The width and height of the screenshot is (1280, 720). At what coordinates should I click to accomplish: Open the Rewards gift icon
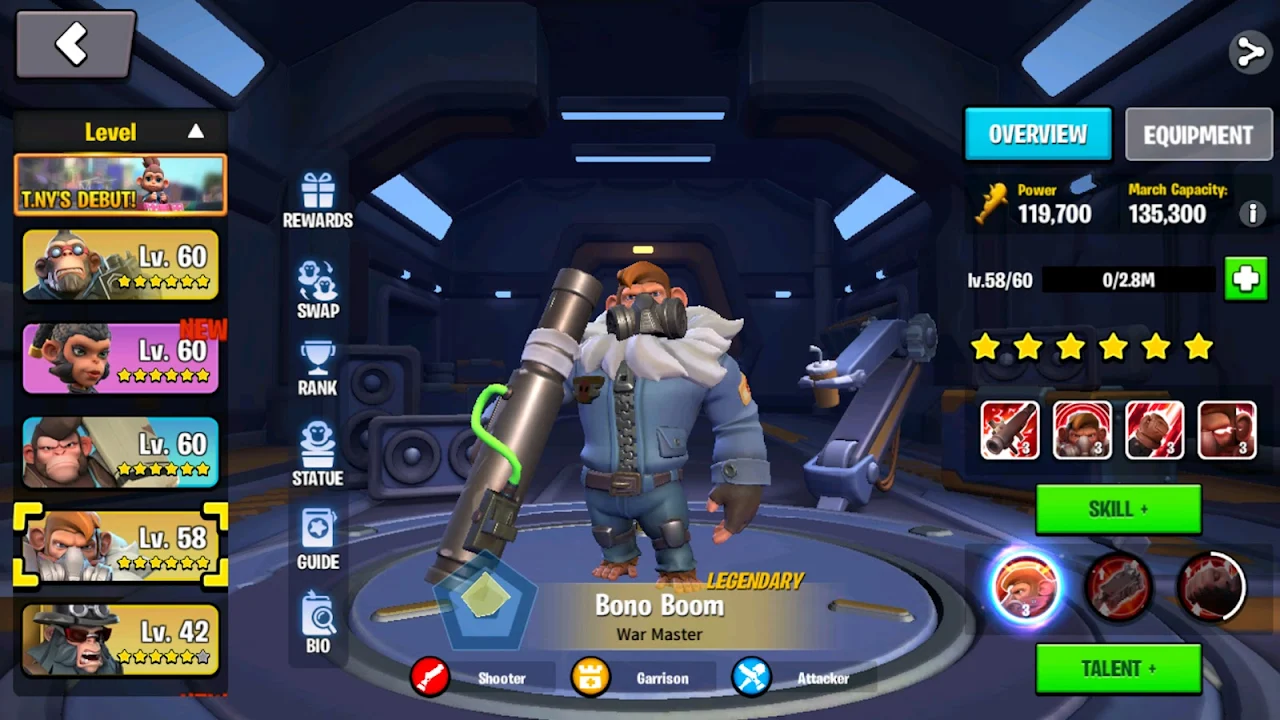[317, 198]
